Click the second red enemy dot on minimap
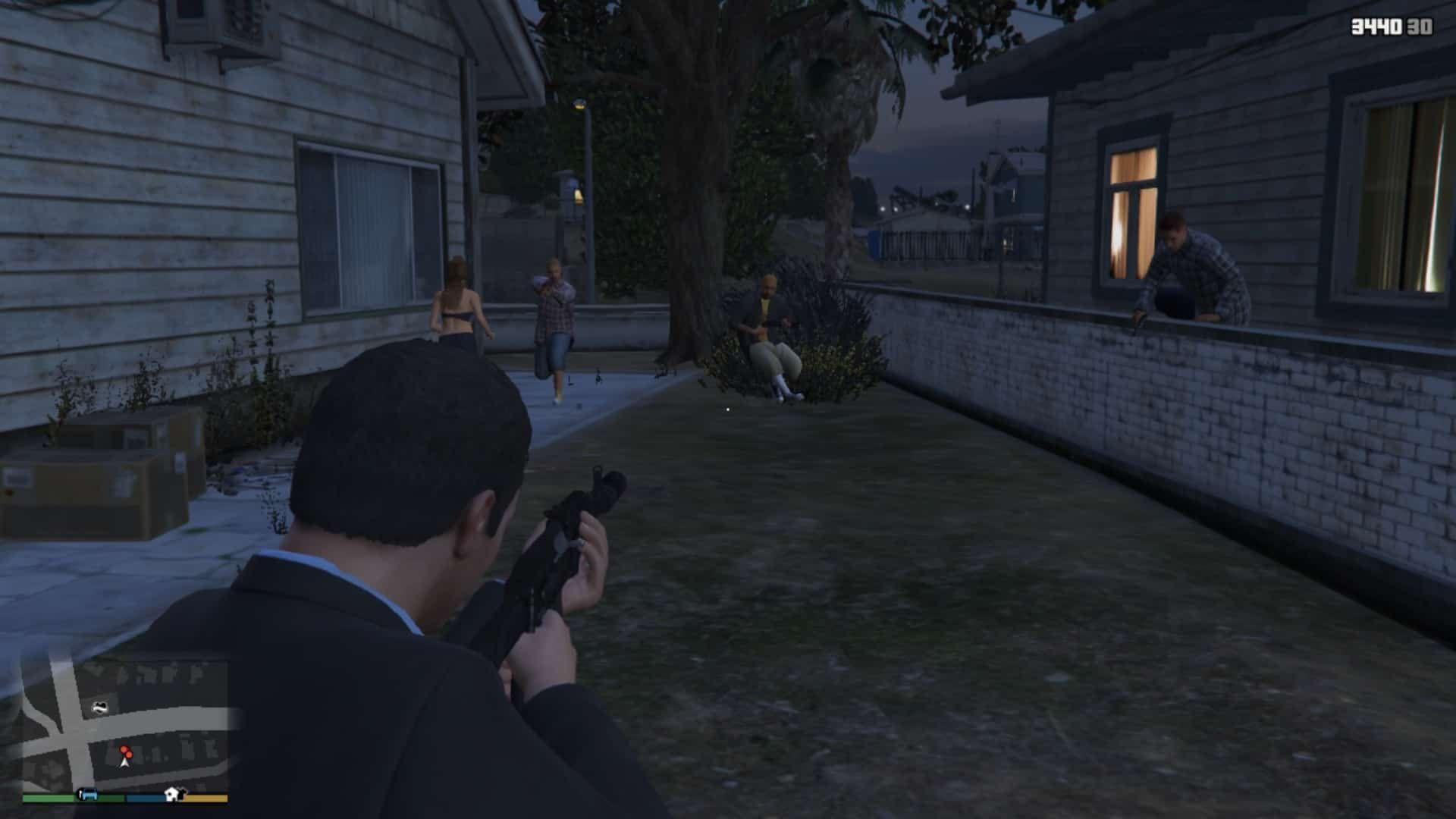 pyautogui.click(x=129, y=755)
